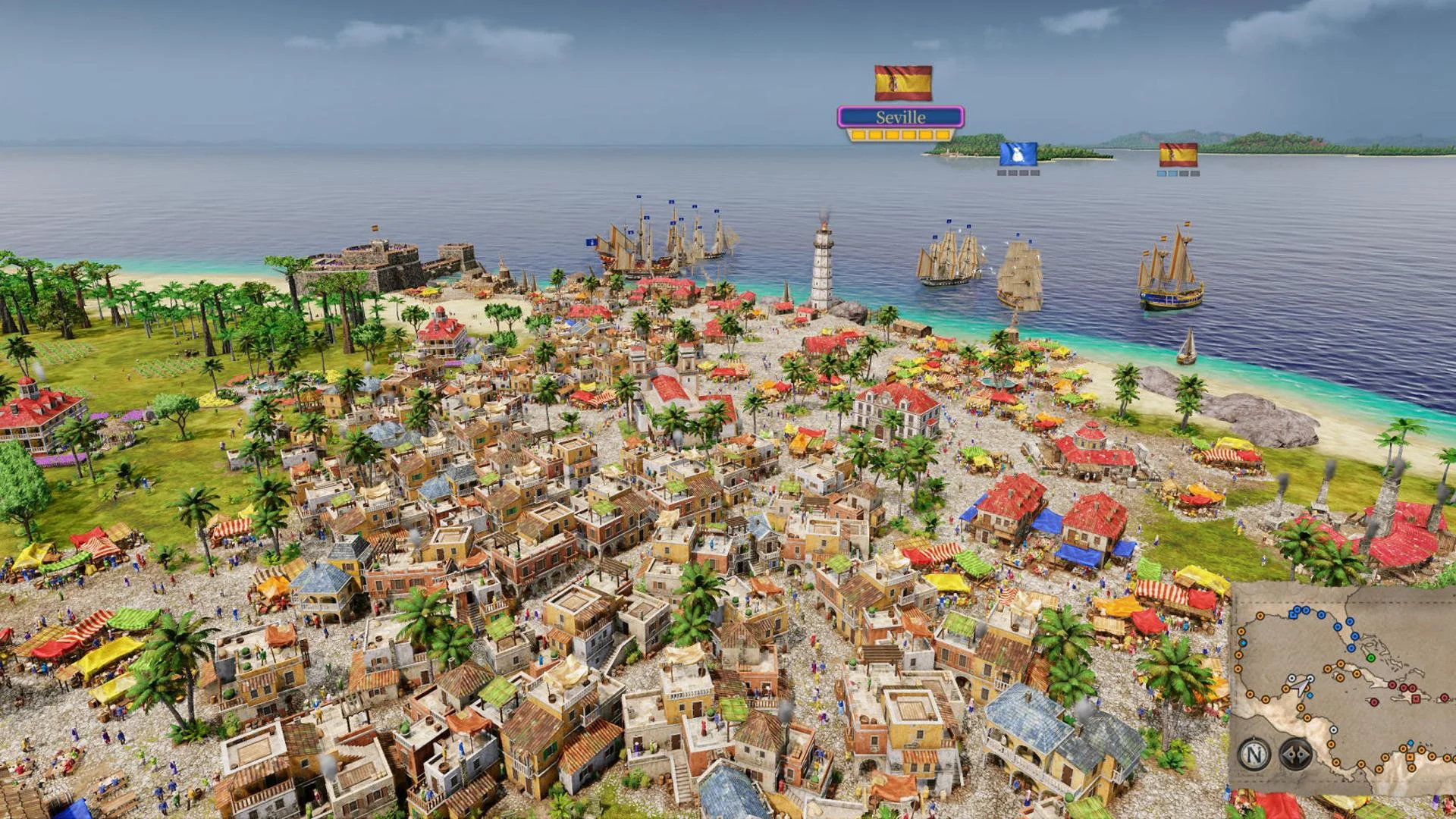Select the red square capital marker on Hispaniola
The image size is (1456, 819).
[1415, 699]
